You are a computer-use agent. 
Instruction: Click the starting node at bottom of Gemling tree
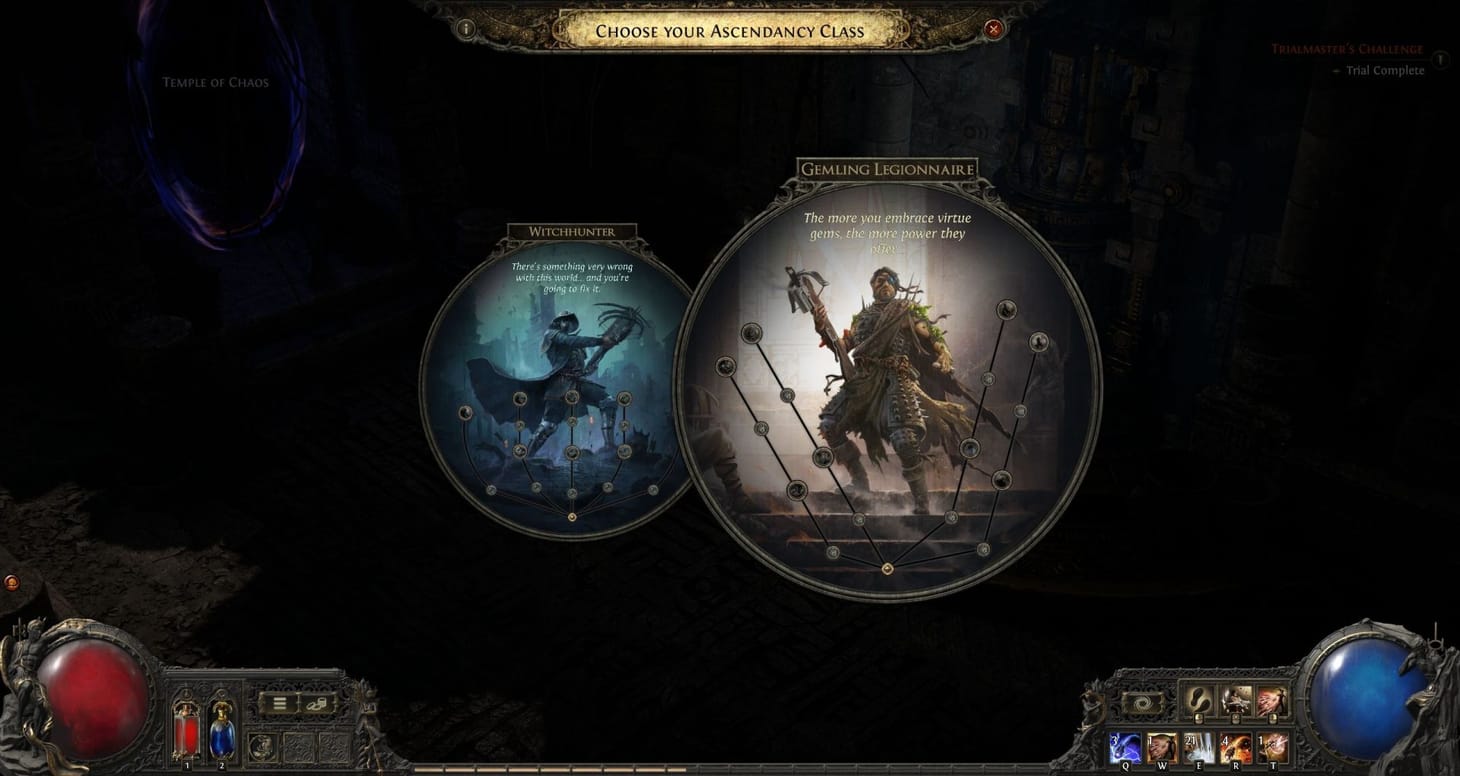[x=886, y=568]
